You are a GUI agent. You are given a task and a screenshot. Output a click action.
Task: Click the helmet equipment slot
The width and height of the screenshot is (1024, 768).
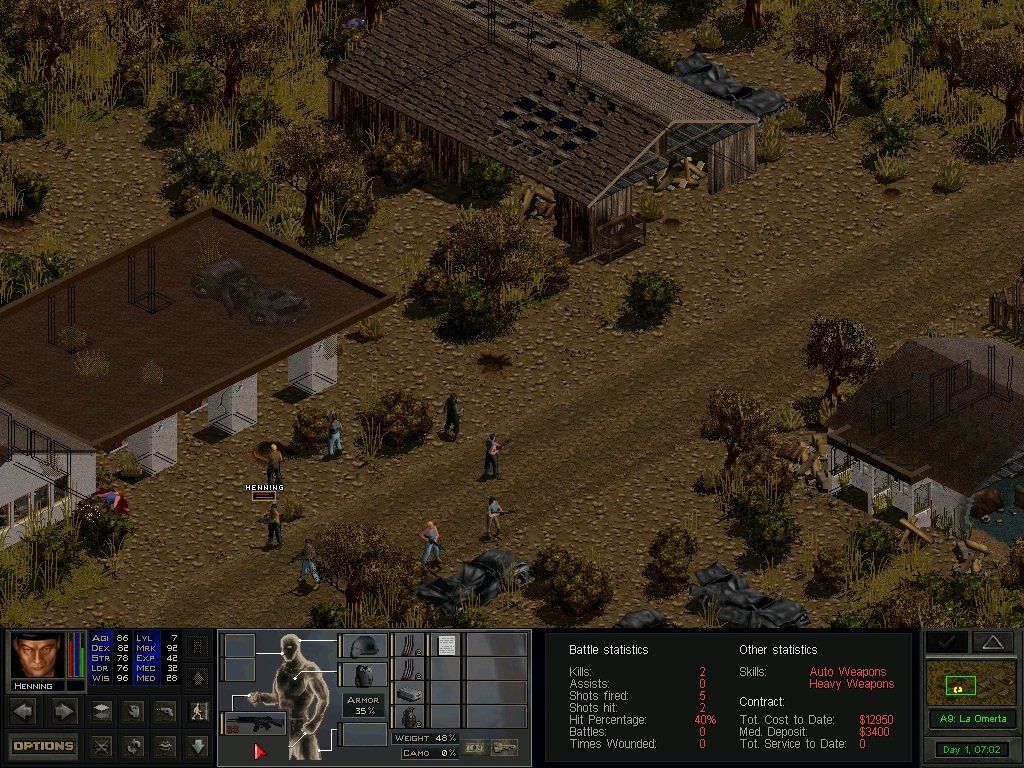click(363, 646)
